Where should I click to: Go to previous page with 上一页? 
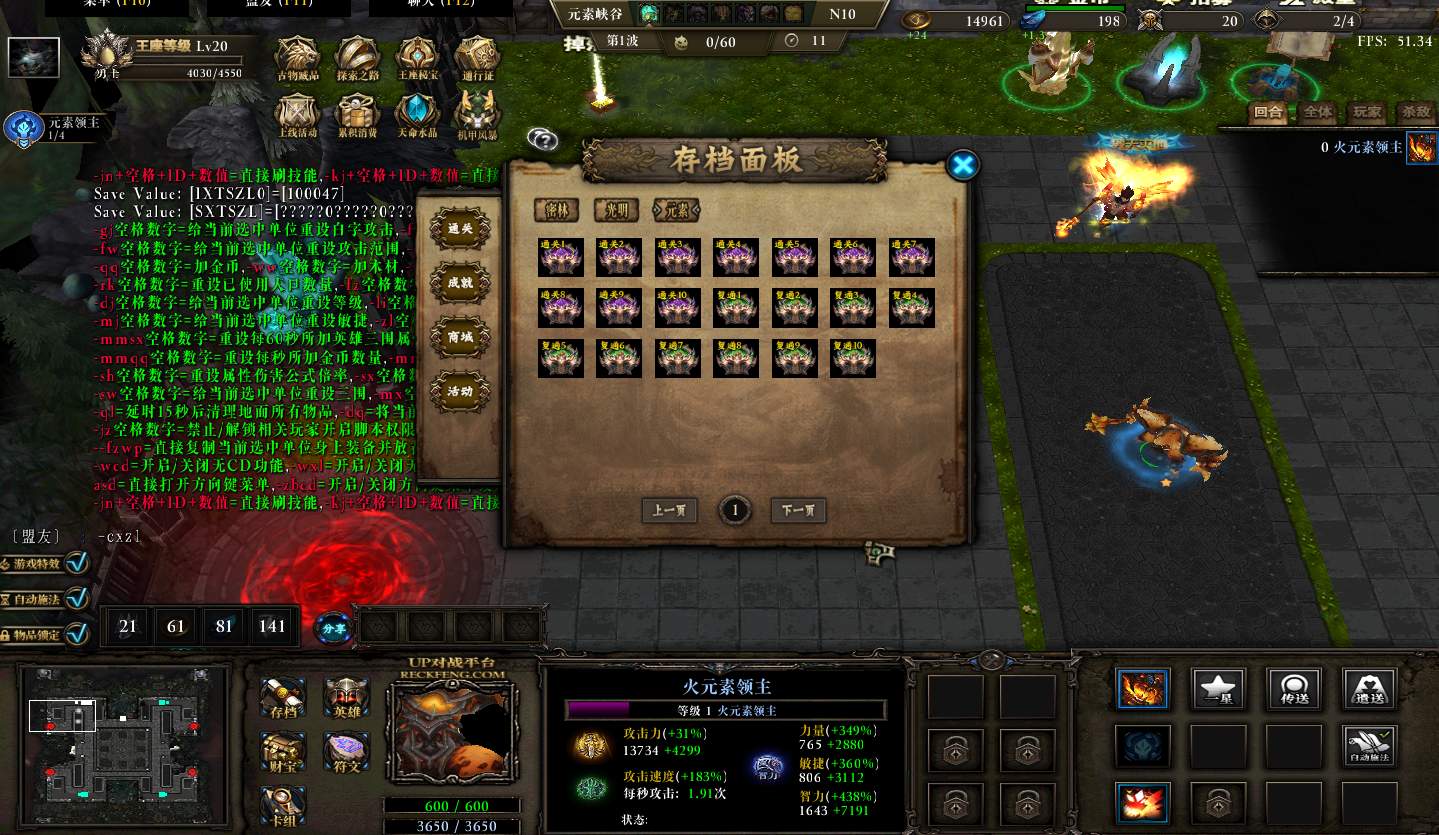point(669,511)
